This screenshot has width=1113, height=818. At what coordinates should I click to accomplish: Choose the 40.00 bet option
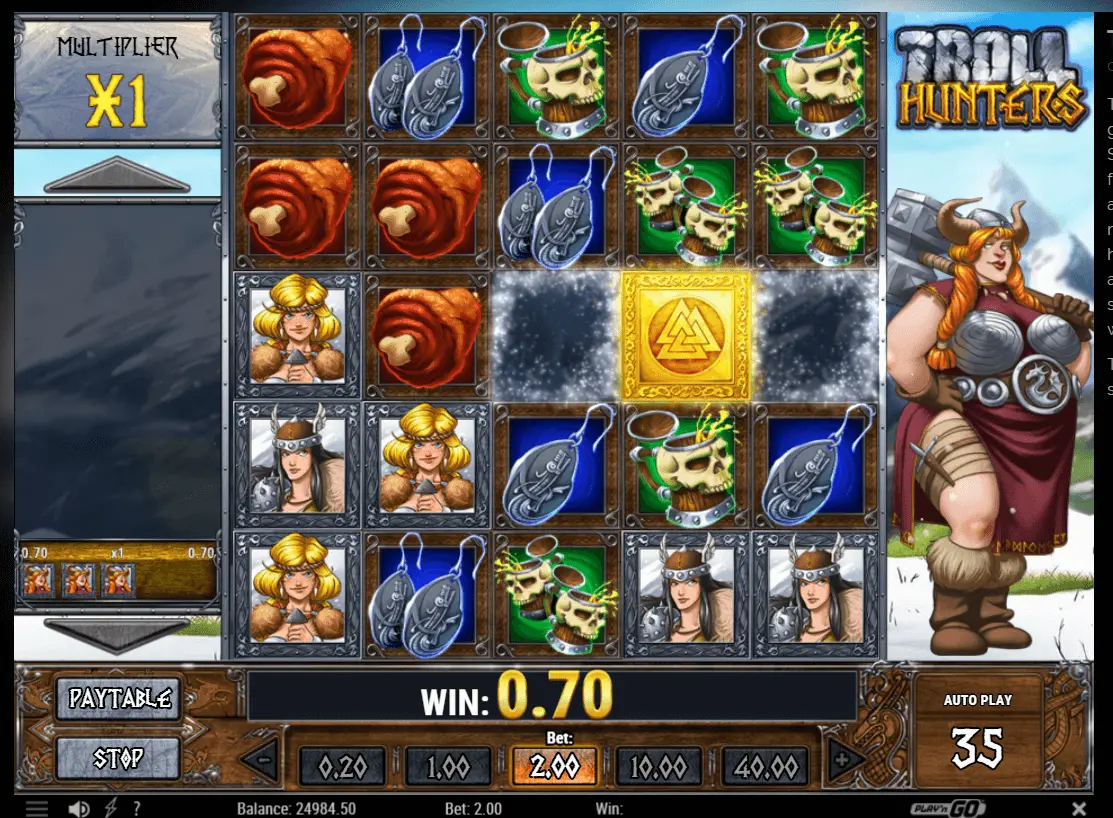(x=768, y=767)
